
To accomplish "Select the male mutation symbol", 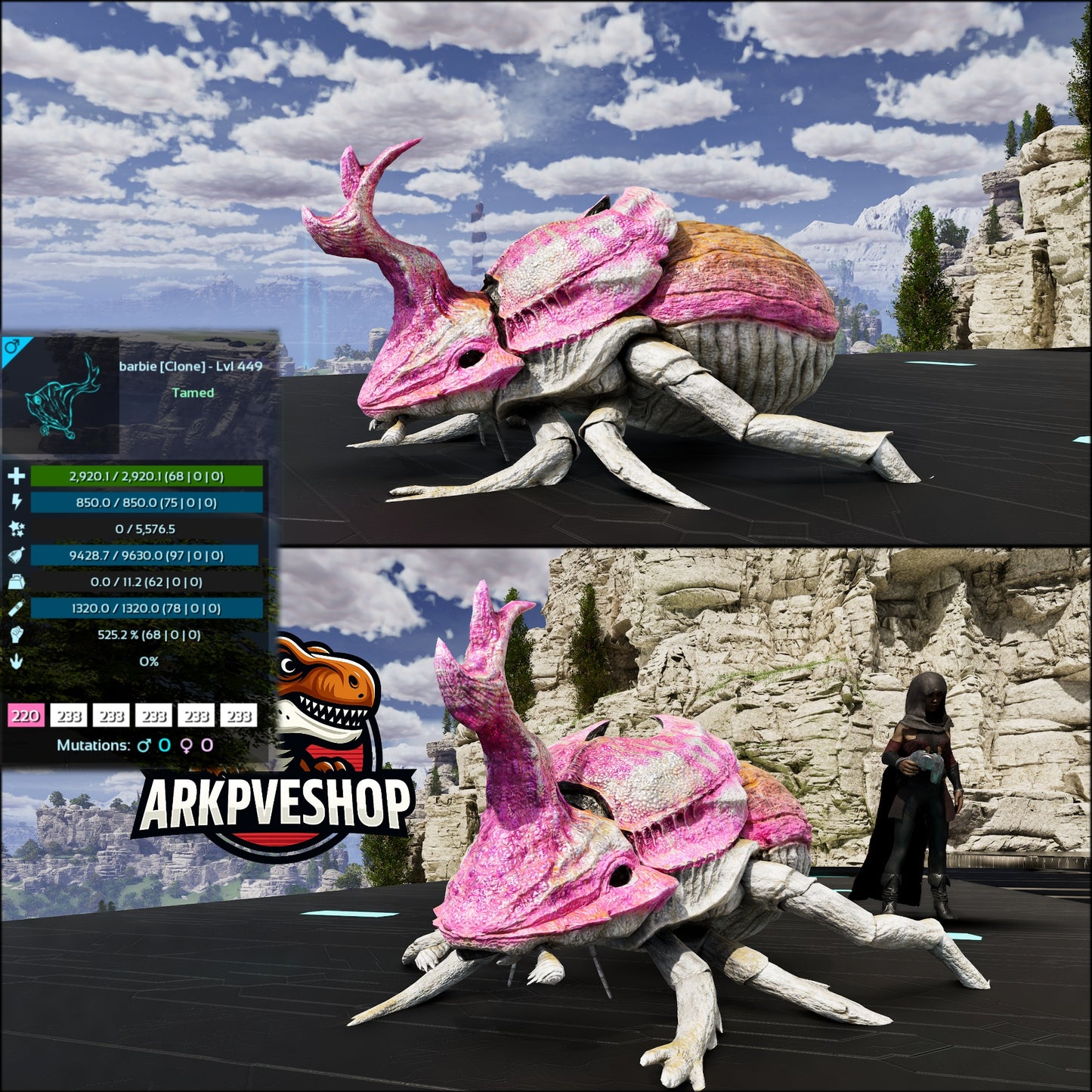I will (144, 745).
